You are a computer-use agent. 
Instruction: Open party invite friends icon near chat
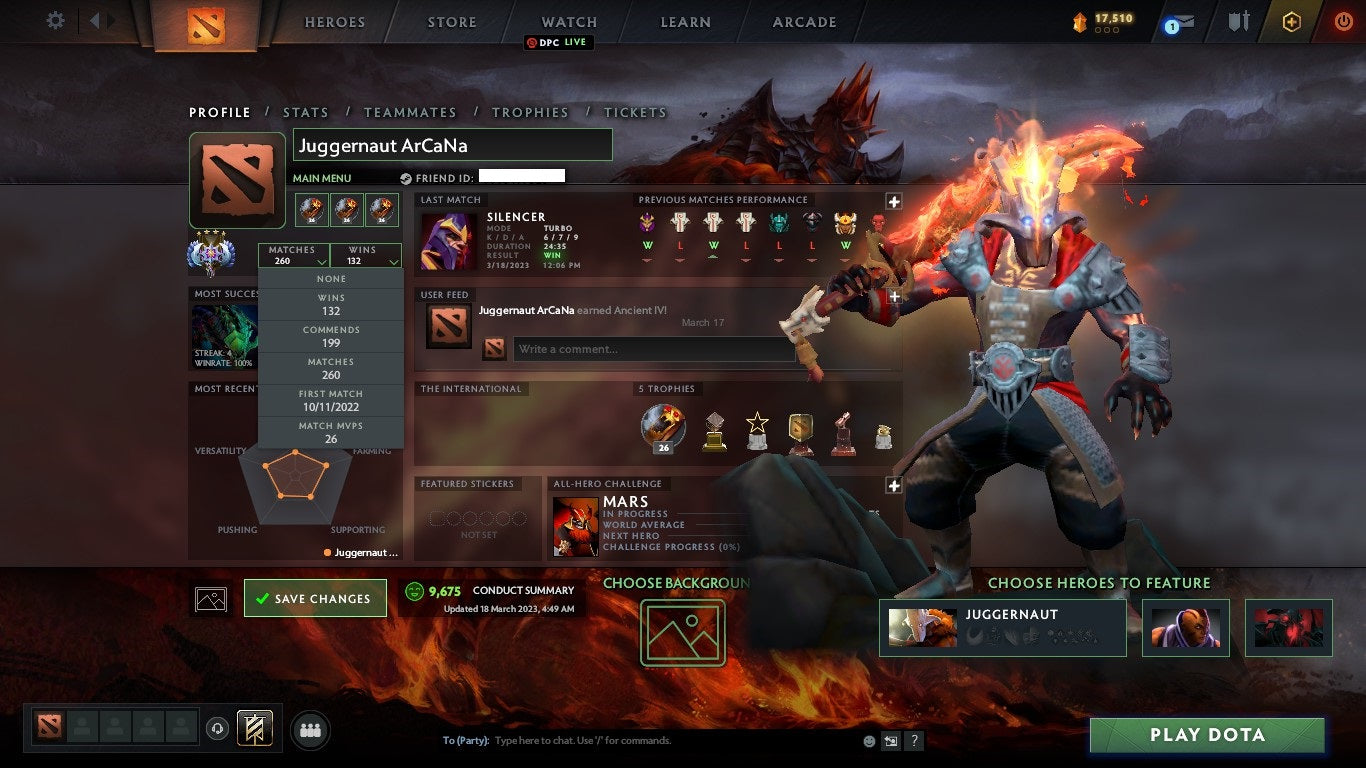point(310,729)
